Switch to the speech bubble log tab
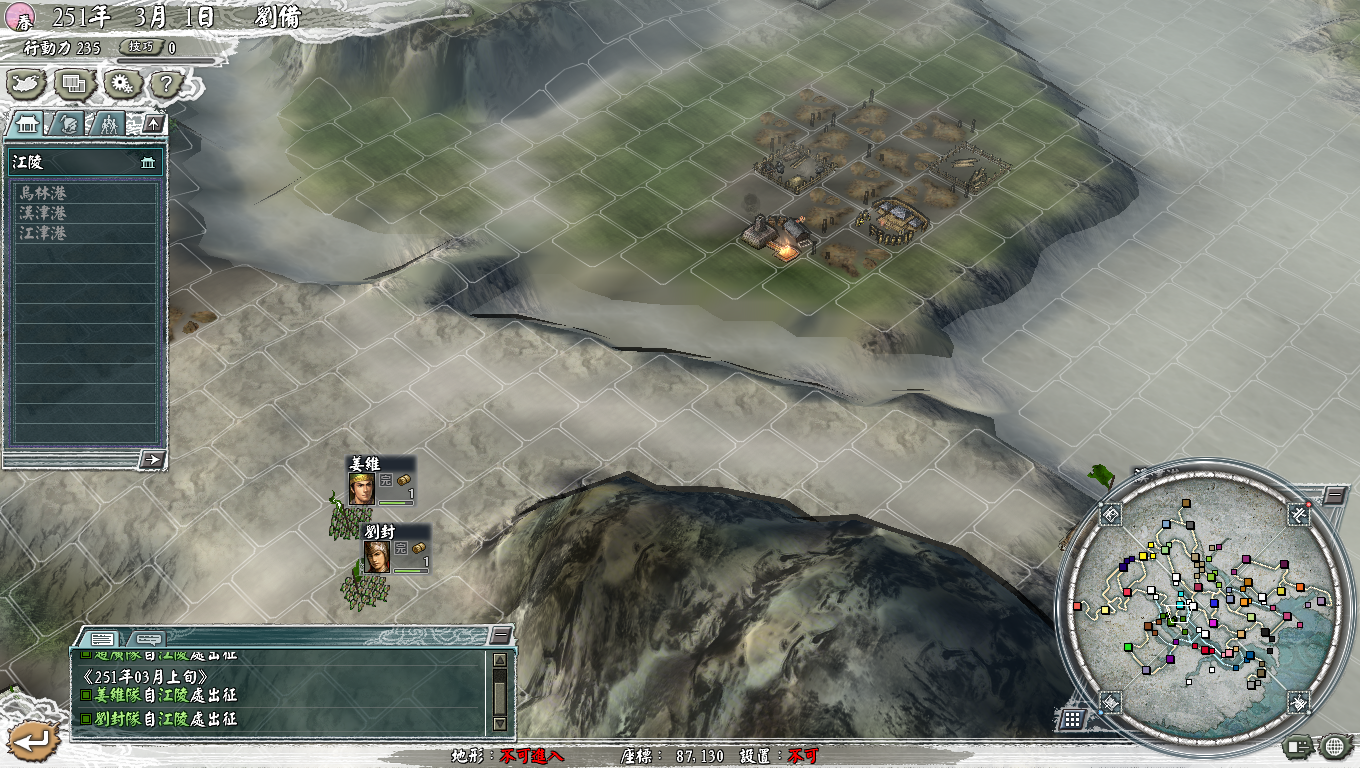 pos(147,638)
